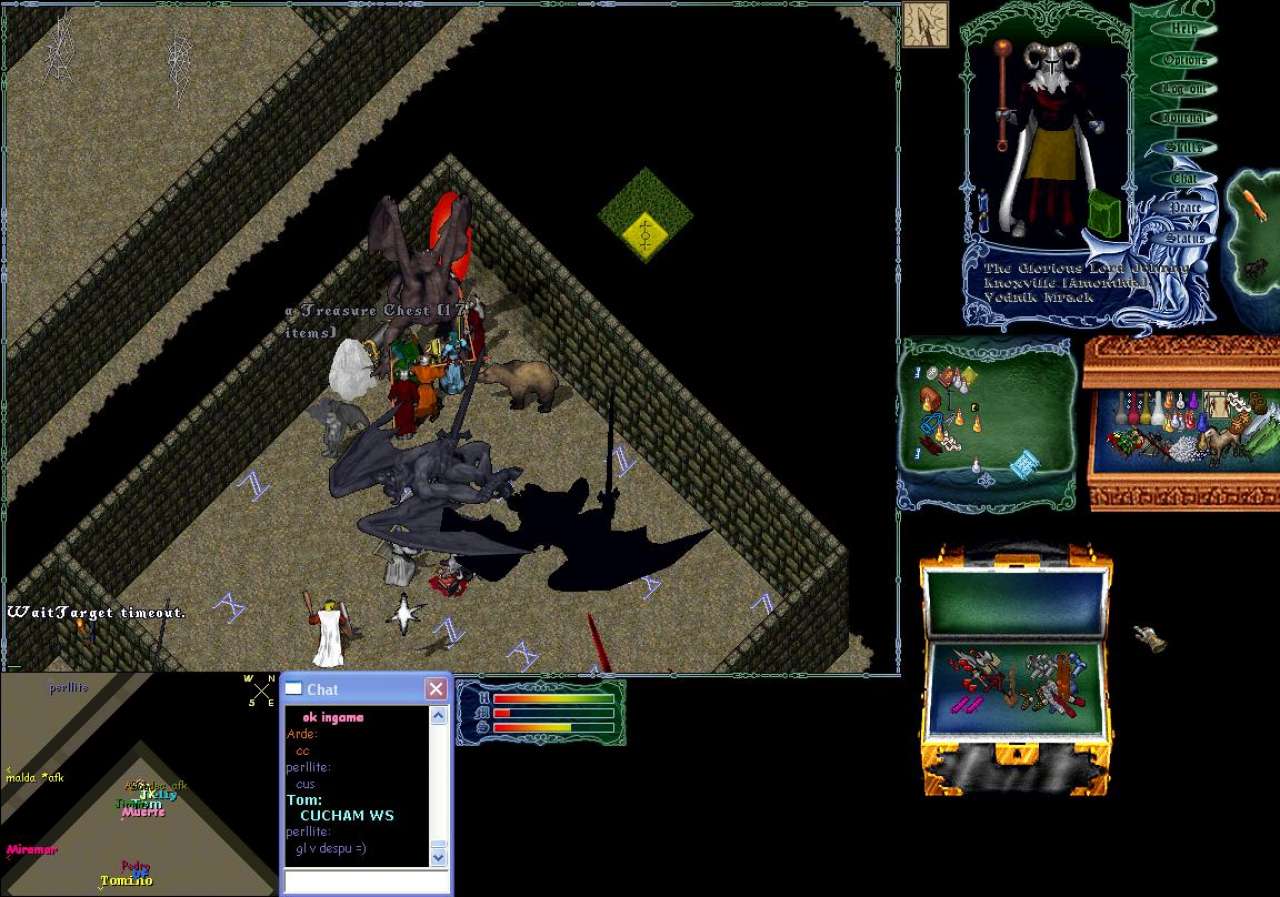Click the spear icon in the corner
The height and width of the screenshot is (897, 1280).
coord(925,24)
